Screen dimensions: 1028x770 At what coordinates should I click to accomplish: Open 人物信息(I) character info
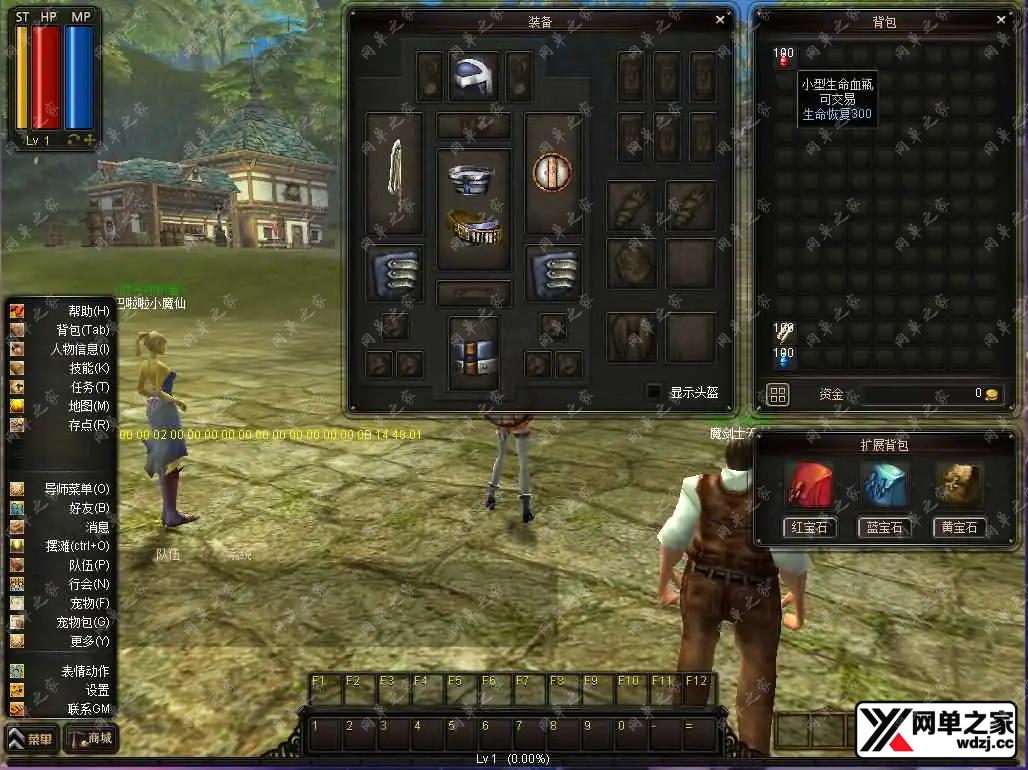(x=81, y=349)
